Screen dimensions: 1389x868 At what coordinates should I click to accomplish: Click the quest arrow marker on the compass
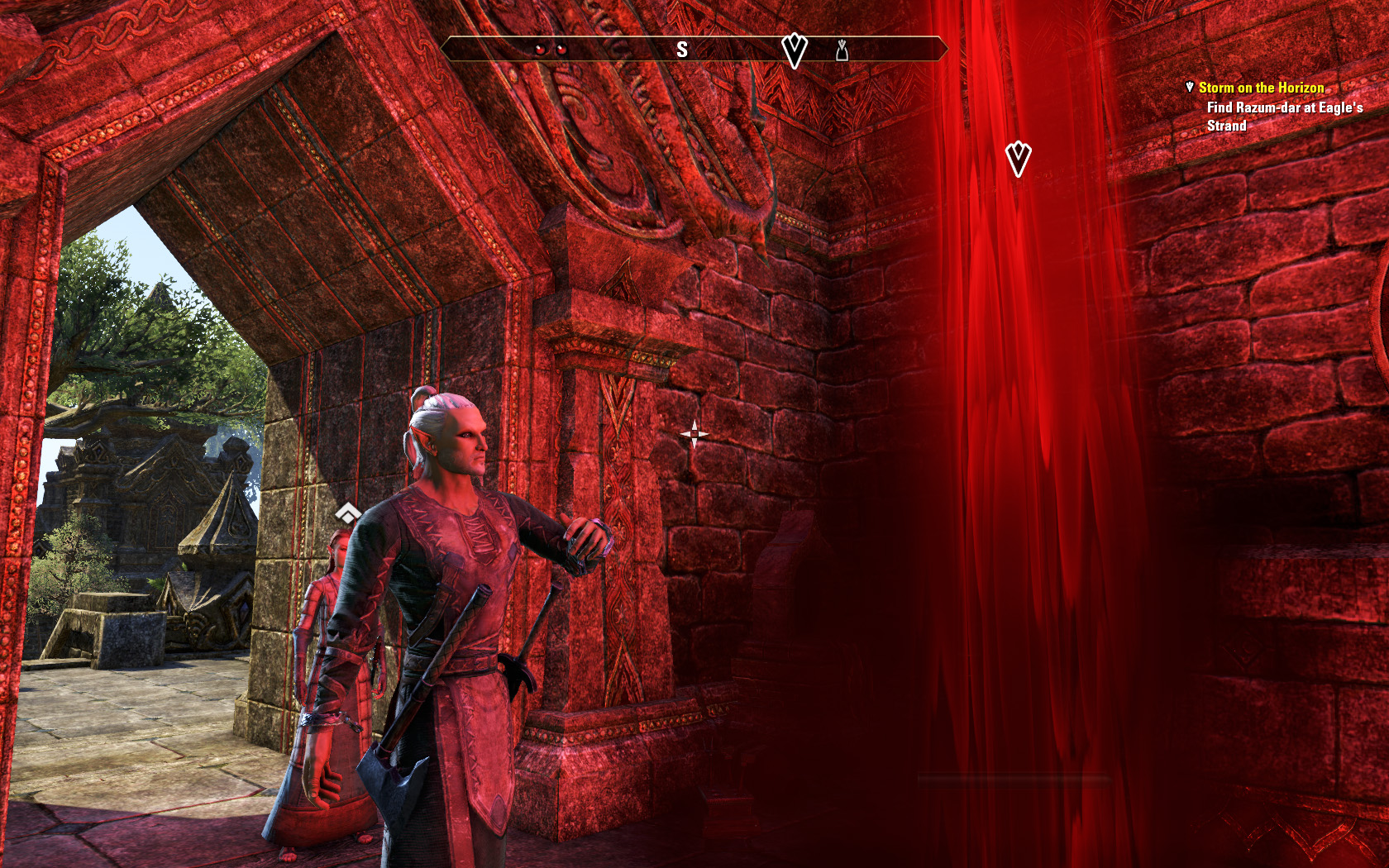794,50
